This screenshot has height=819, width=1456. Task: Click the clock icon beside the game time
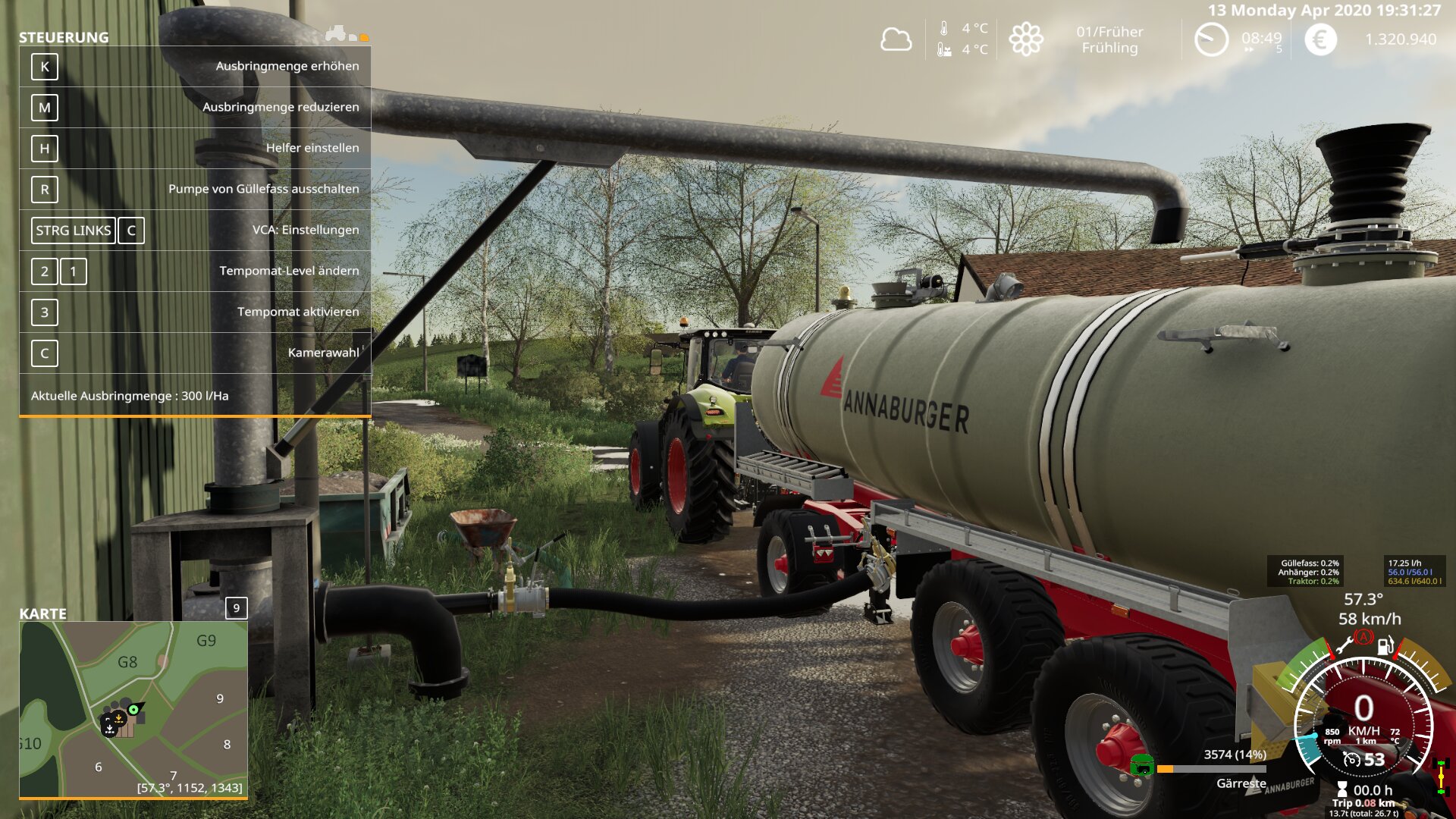pyautogui.click(x=1211, y=39)
